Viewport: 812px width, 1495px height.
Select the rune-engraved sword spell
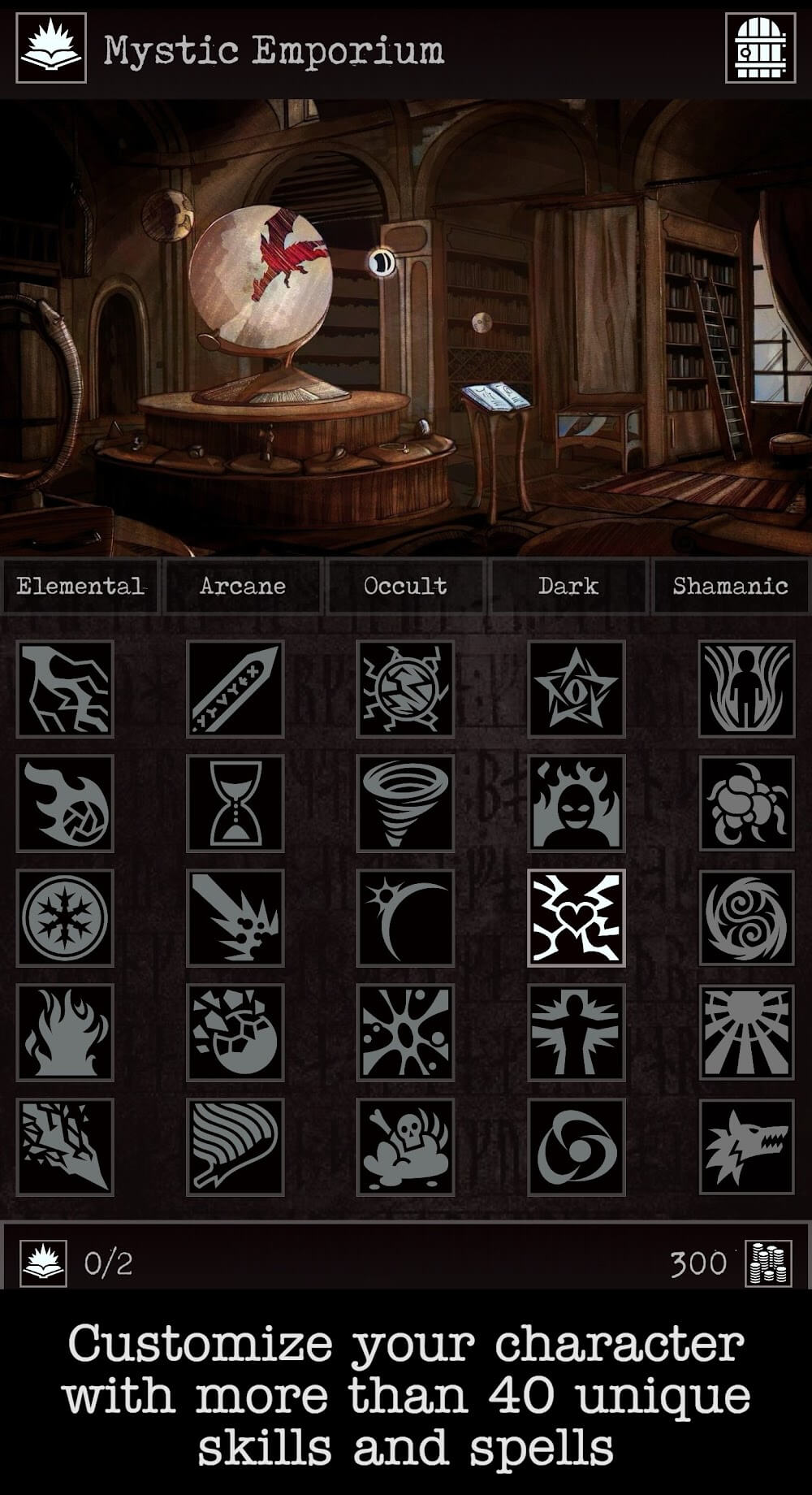pos(235,689)
